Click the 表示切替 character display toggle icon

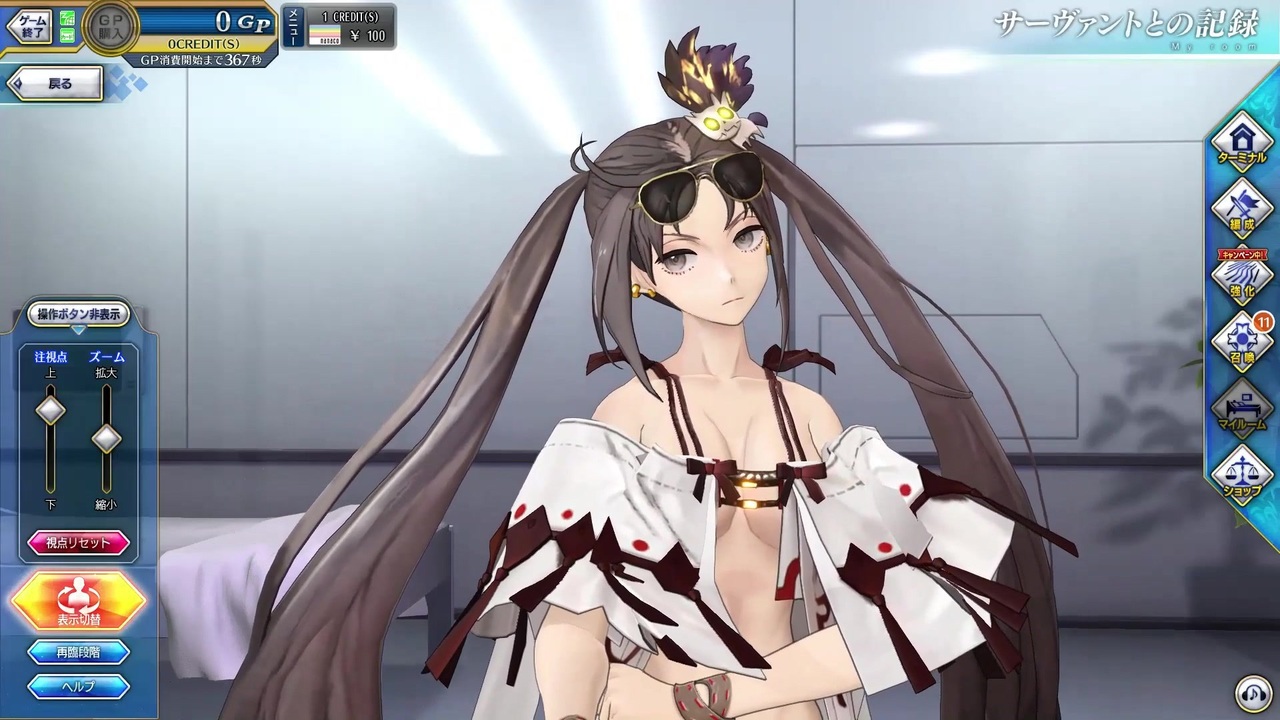78,600
